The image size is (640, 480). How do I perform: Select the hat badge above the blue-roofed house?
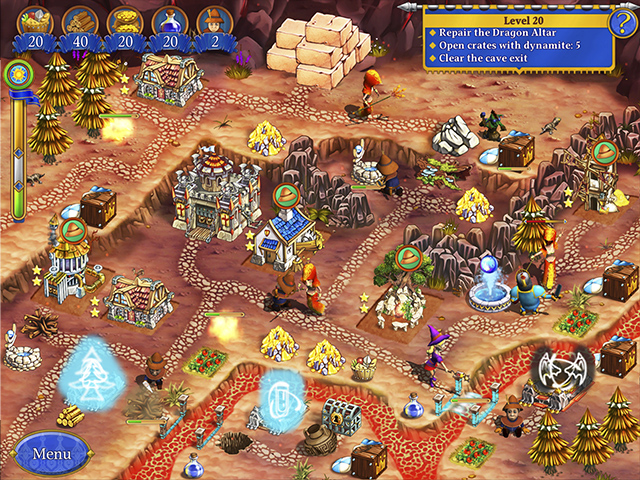(285, 194)
